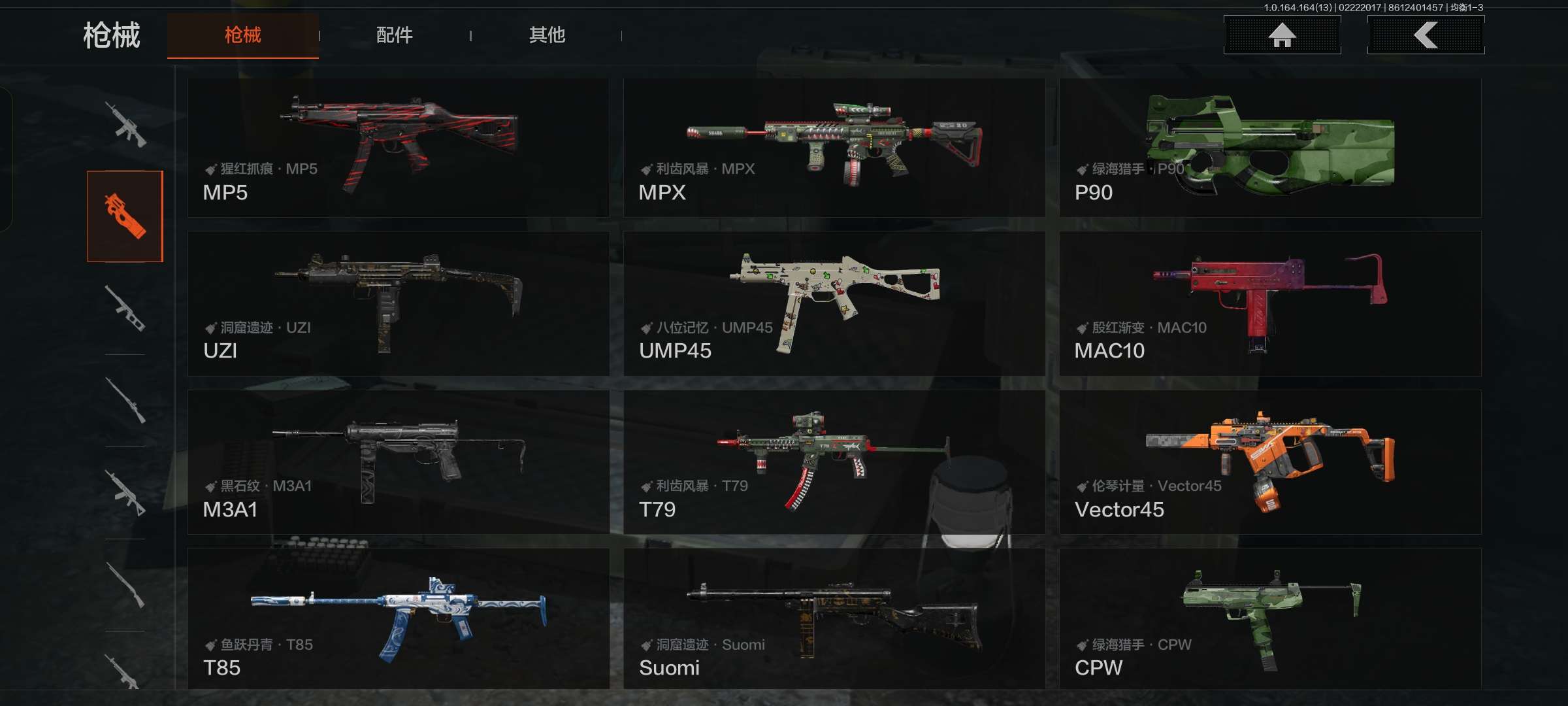The width and height of the screenshot is (1568, 706).
Task: Select the highlighted submachine gun category
Action: [x=125, y=216]
